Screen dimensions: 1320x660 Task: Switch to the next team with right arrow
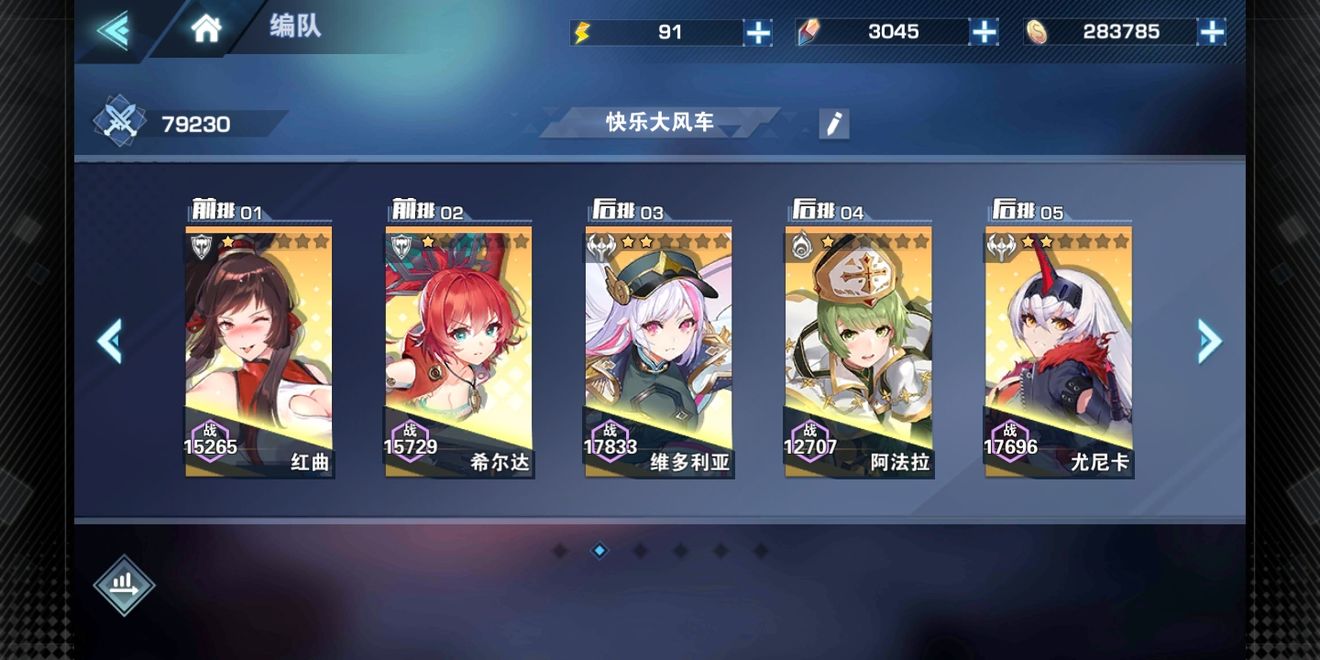point(1209,342)
